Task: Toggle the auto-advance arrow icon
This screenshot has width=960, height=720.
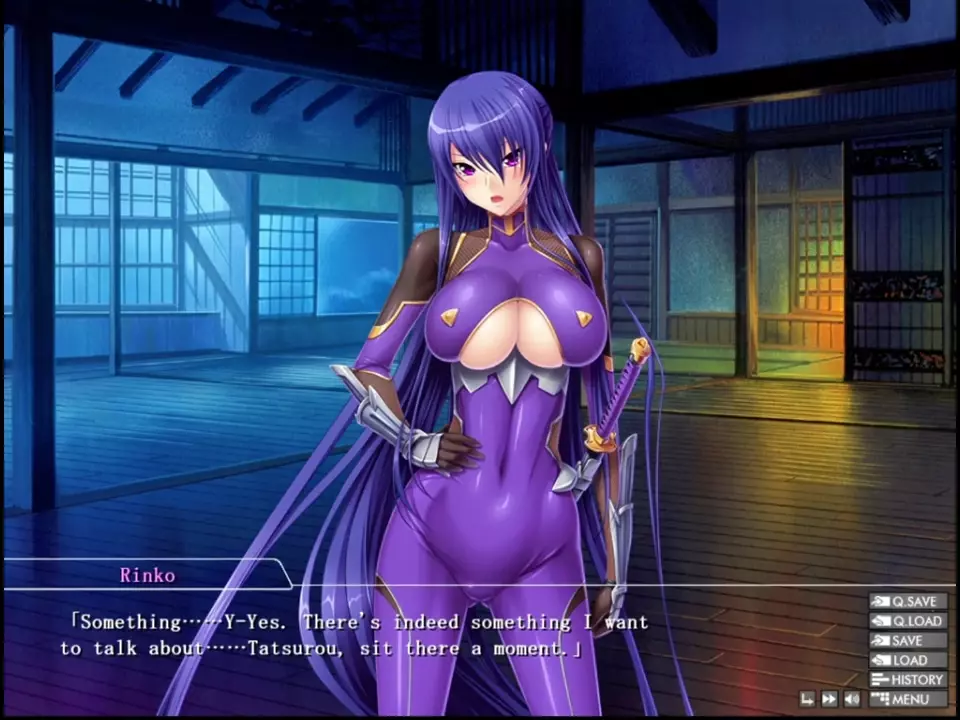Action: point(807,699)
